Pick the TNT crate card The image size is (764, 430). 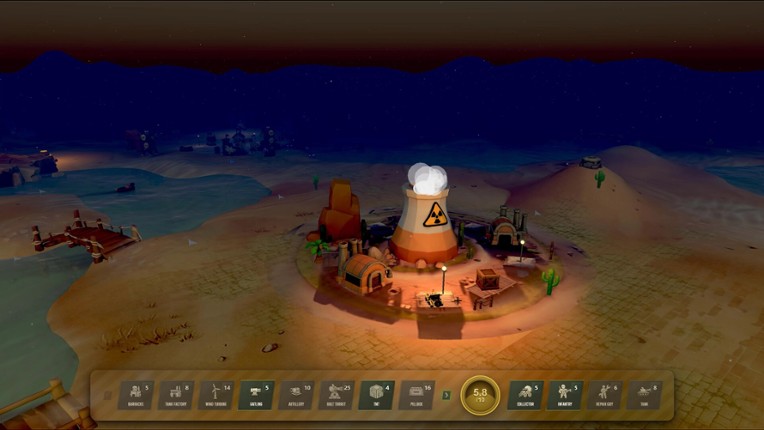coord(377,395)
